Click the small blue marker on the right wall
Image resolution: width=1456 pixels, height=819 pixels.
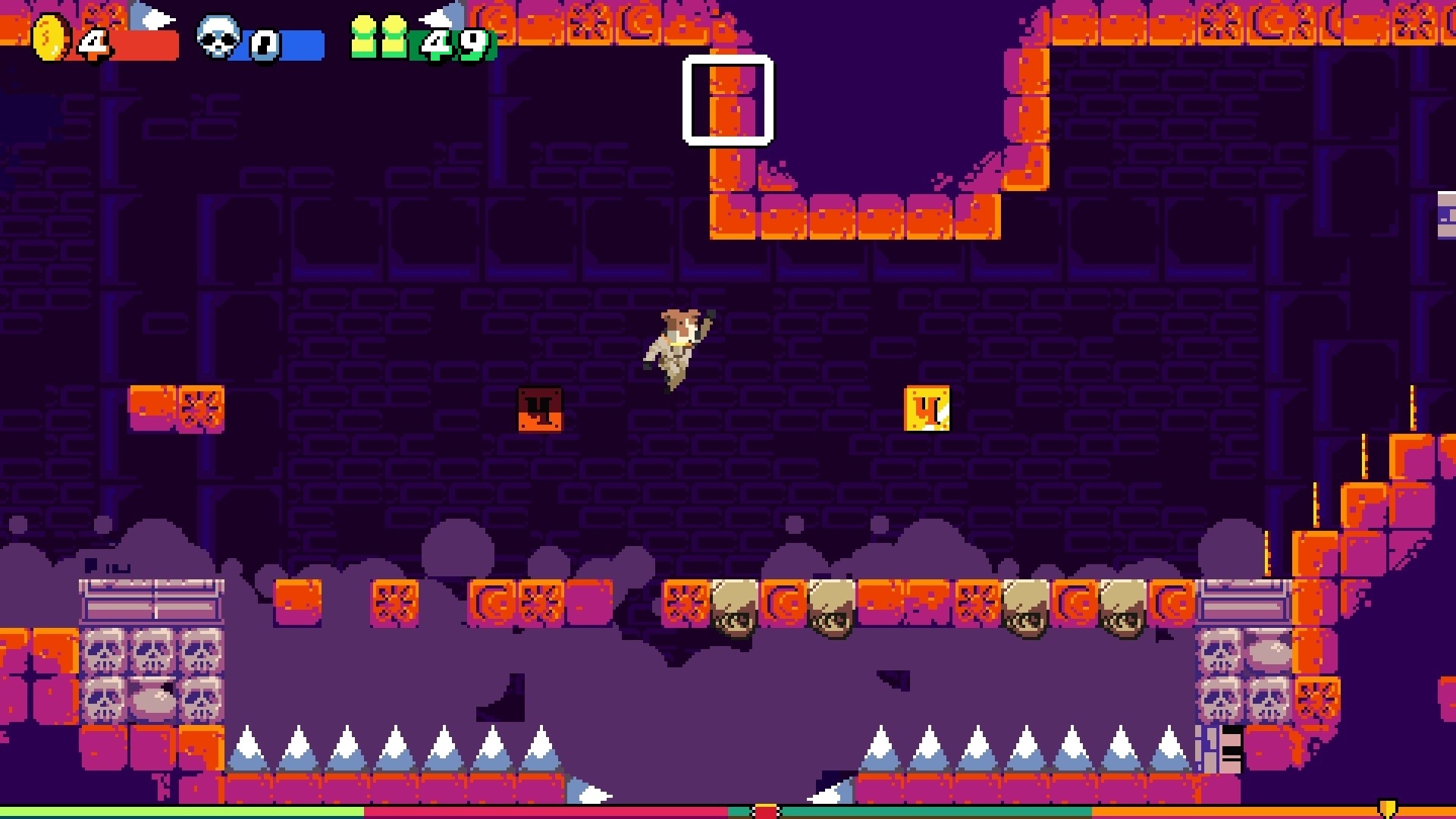[x=1443, y=220]
